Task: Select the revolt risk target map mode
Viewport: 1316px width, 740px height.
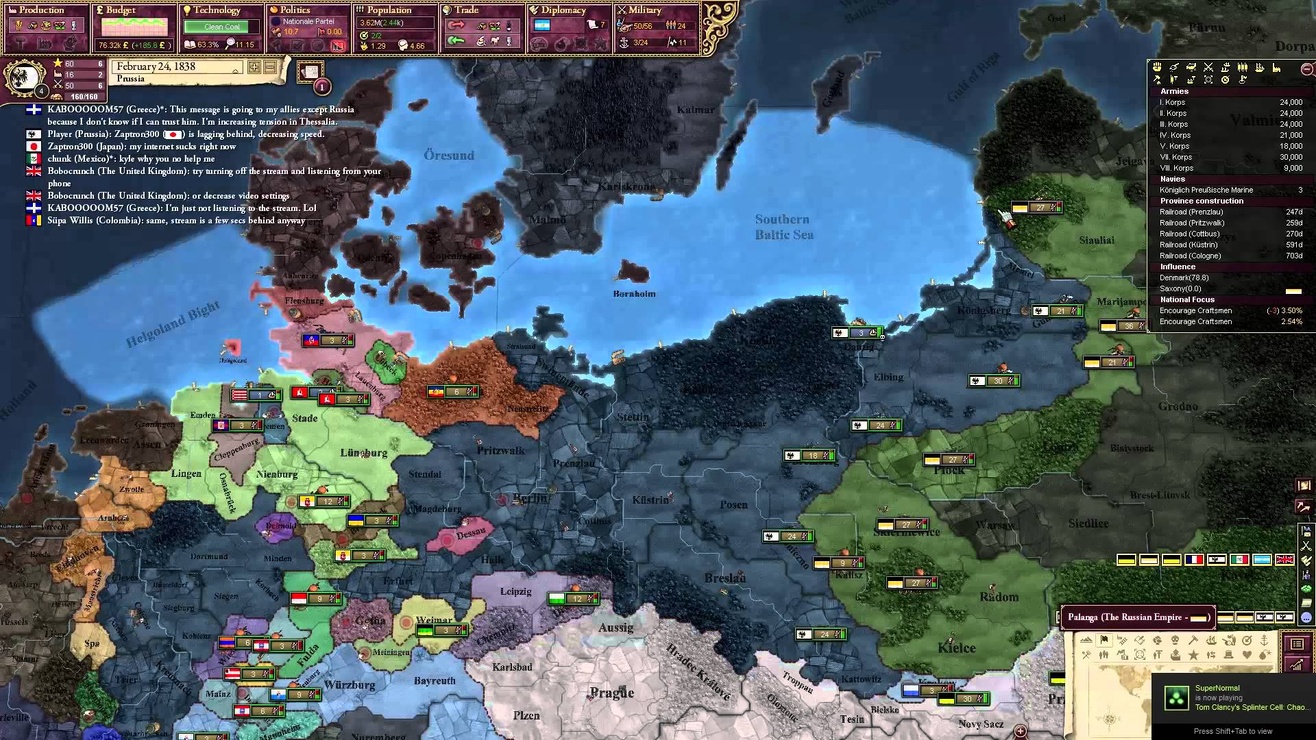Action: coord(1247,640)
